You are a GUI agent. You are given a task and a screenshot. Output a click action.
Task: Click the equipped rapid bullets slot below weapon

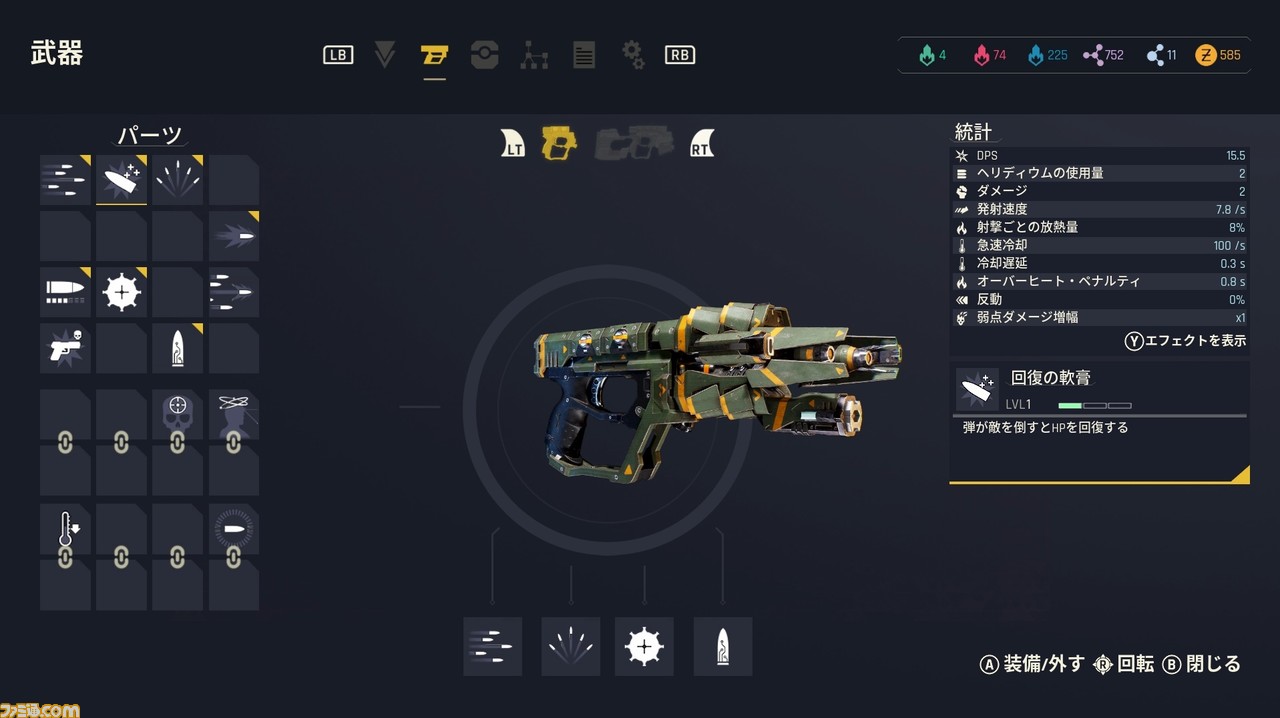[x=492, y=646]
